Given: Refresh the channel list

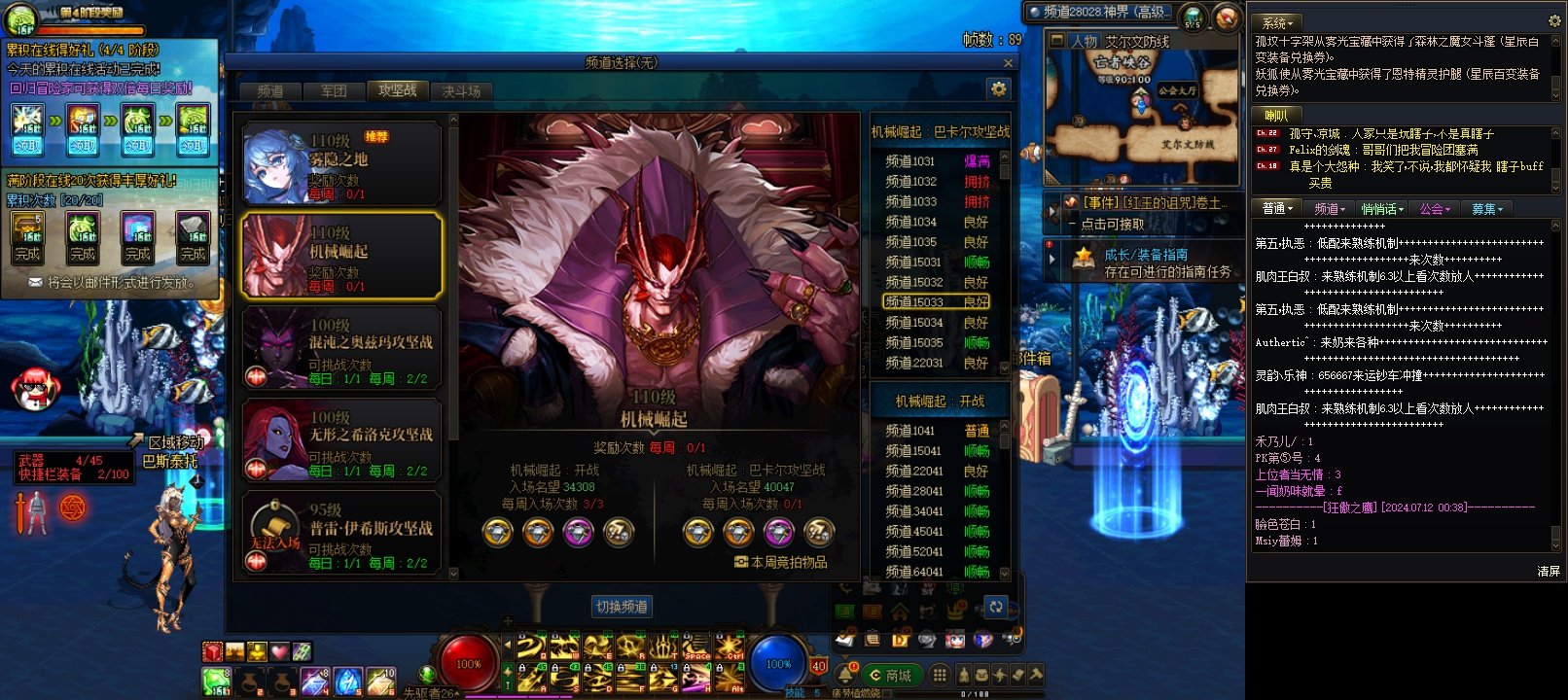Looking at the screenshot, I should [996, 607].
